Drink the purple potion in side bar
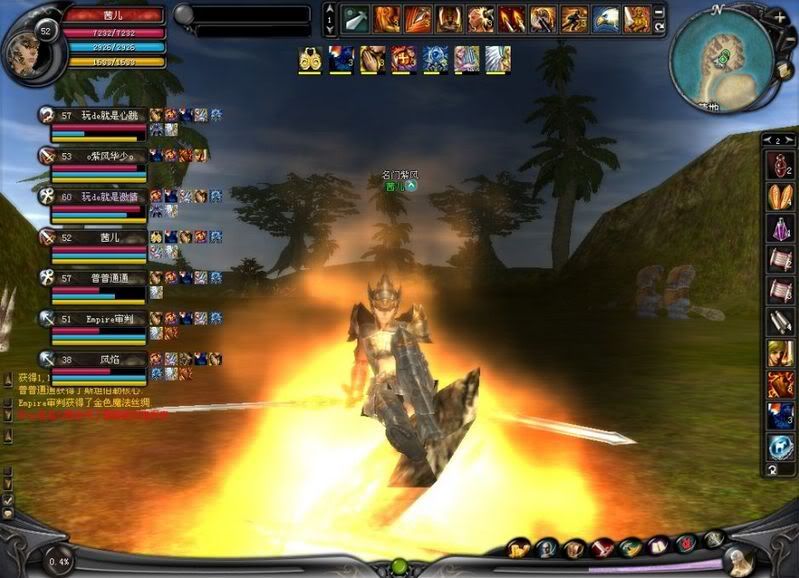 tap(780, 228)
